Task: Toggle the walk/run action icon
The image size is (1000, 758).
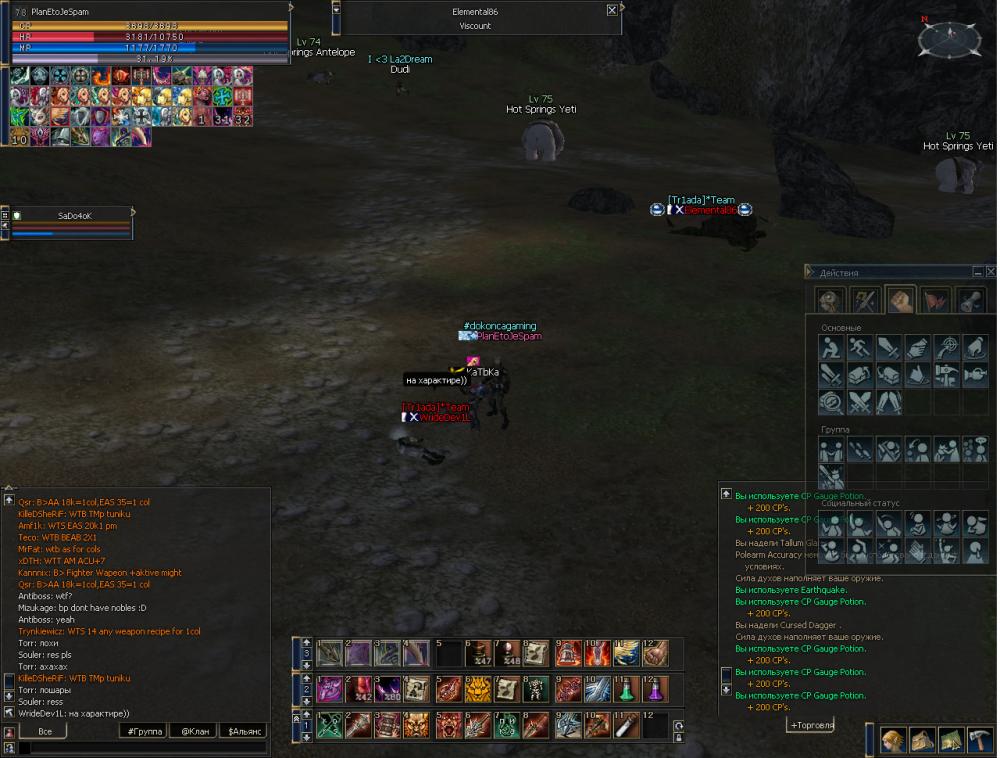Action: tap(860, 347)
